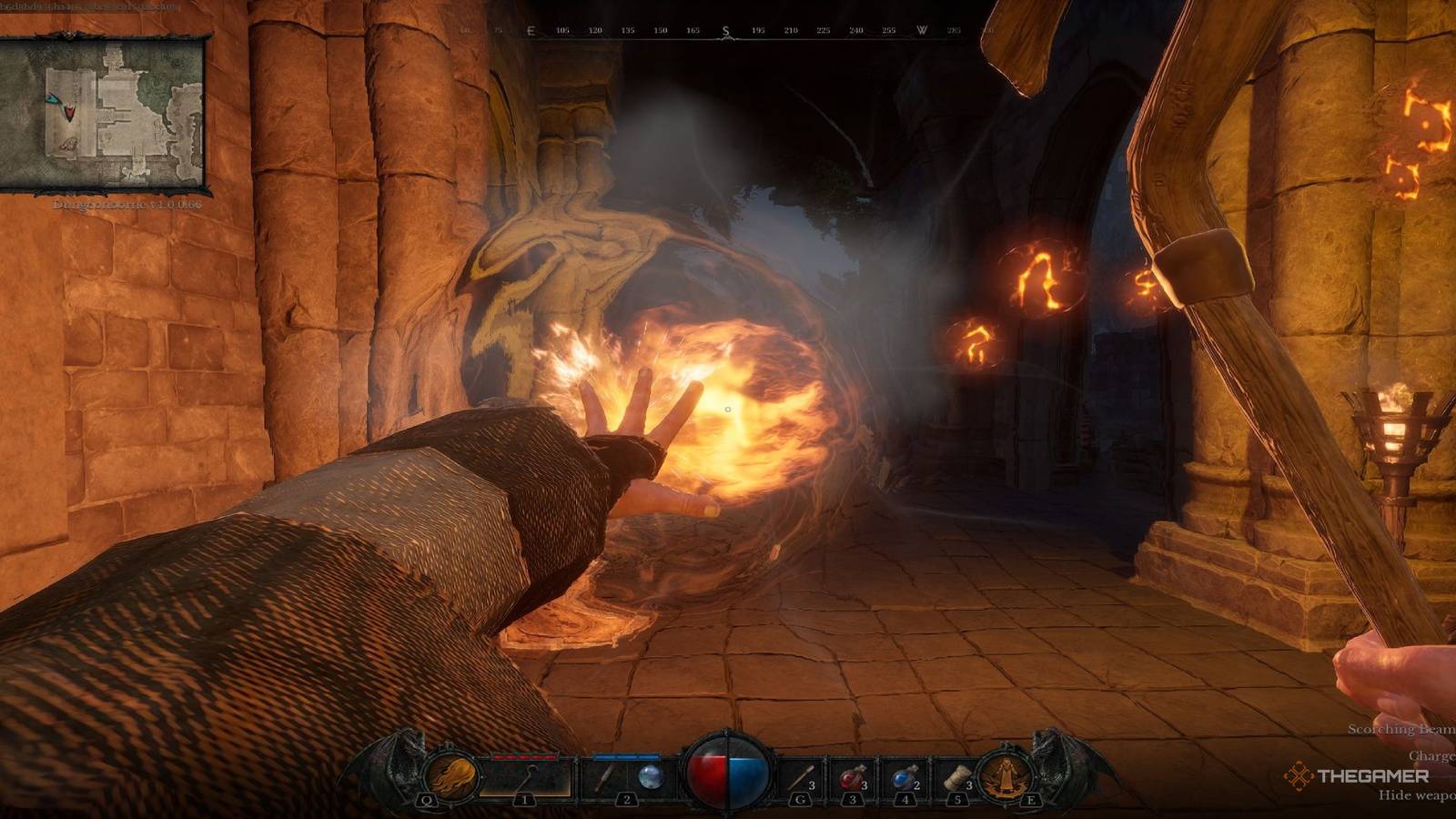Click the blue charge bar above slot 2
The height and width of the screenshot is (819, 1456).
625,755
